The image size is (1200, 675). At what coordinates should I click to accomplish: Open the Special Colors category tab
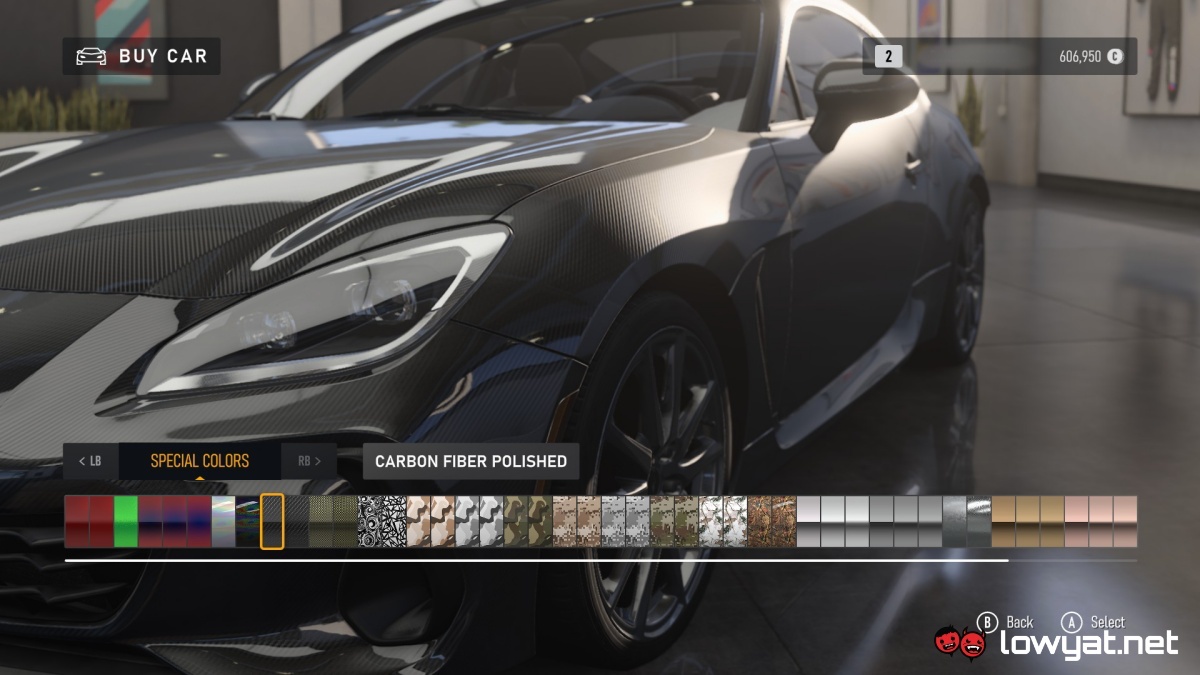coord(200,461)
